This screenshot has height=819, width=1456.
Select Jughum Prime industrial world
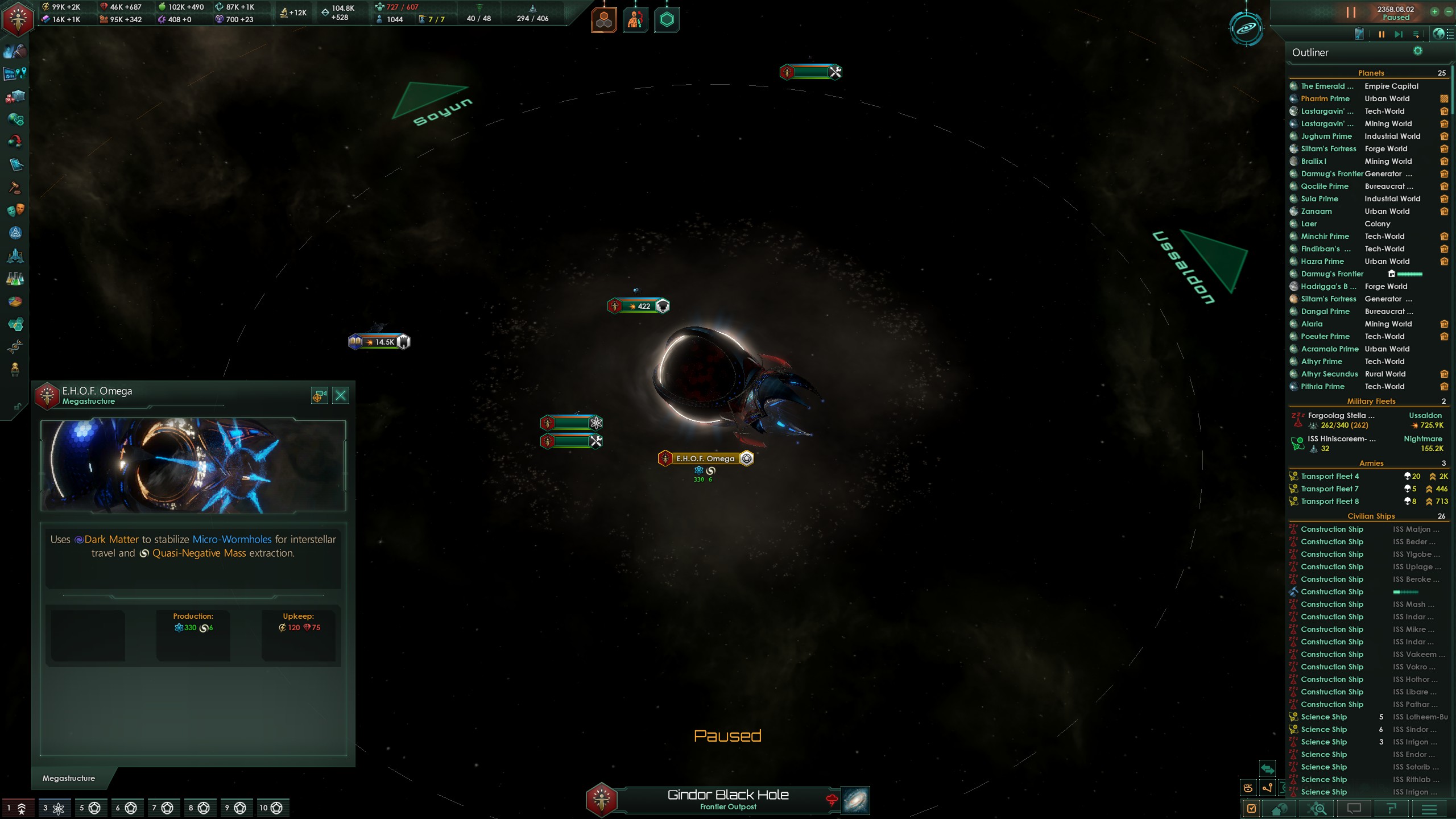point(1326,136)
